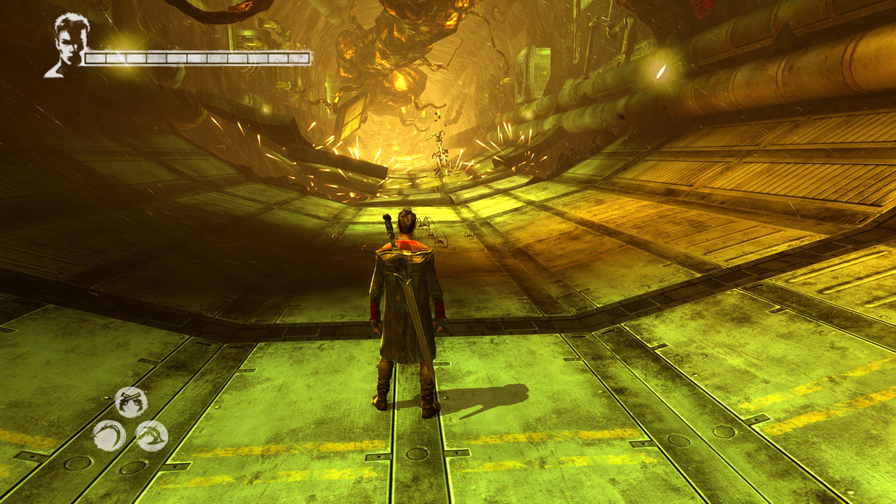Select the crossed pistols weapon icon
Image resolution: width=896 pixels, height=504 pixels.
131,401
